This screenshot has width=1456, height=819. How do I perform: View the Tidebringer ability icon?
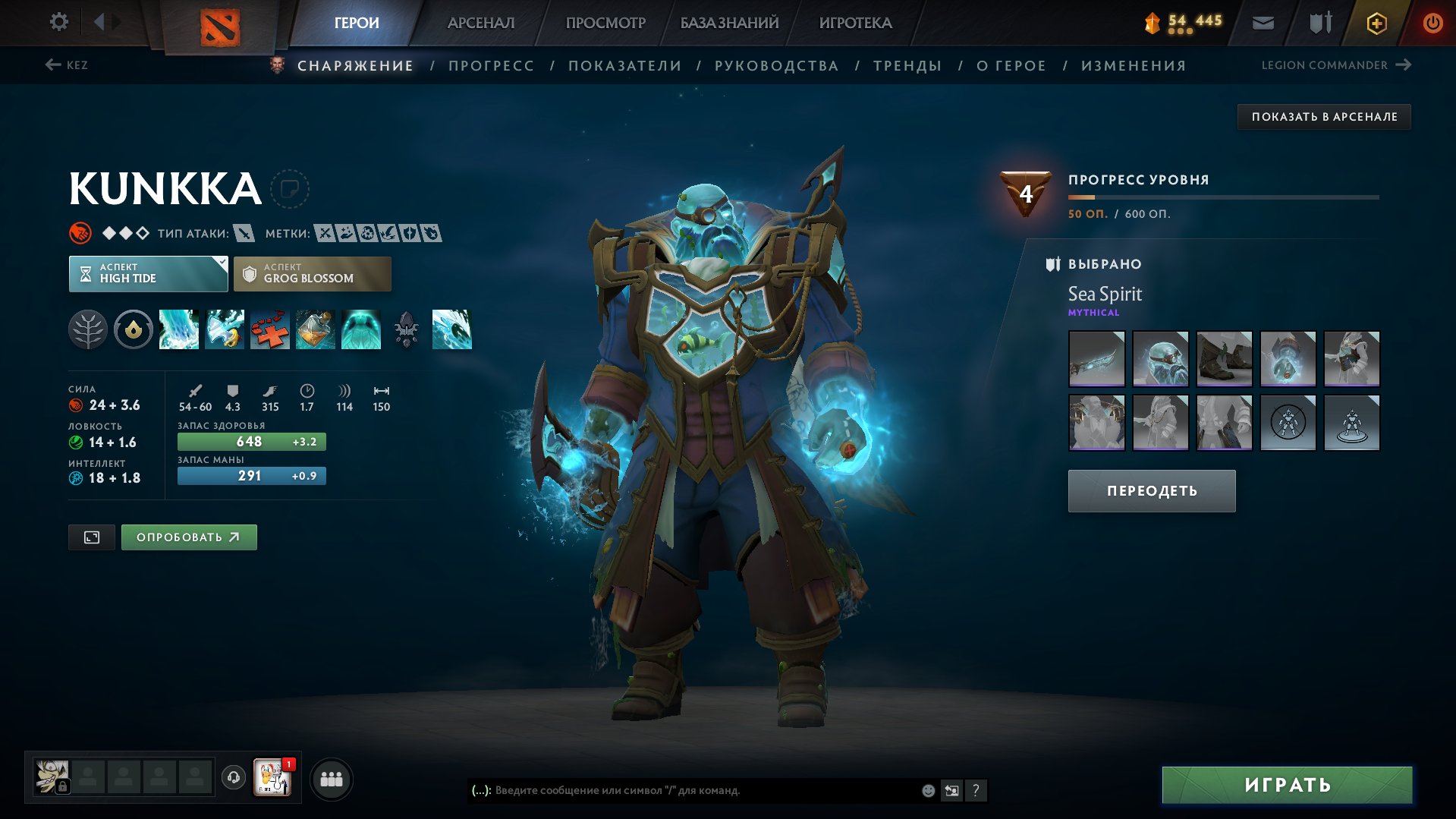point(224,329)
